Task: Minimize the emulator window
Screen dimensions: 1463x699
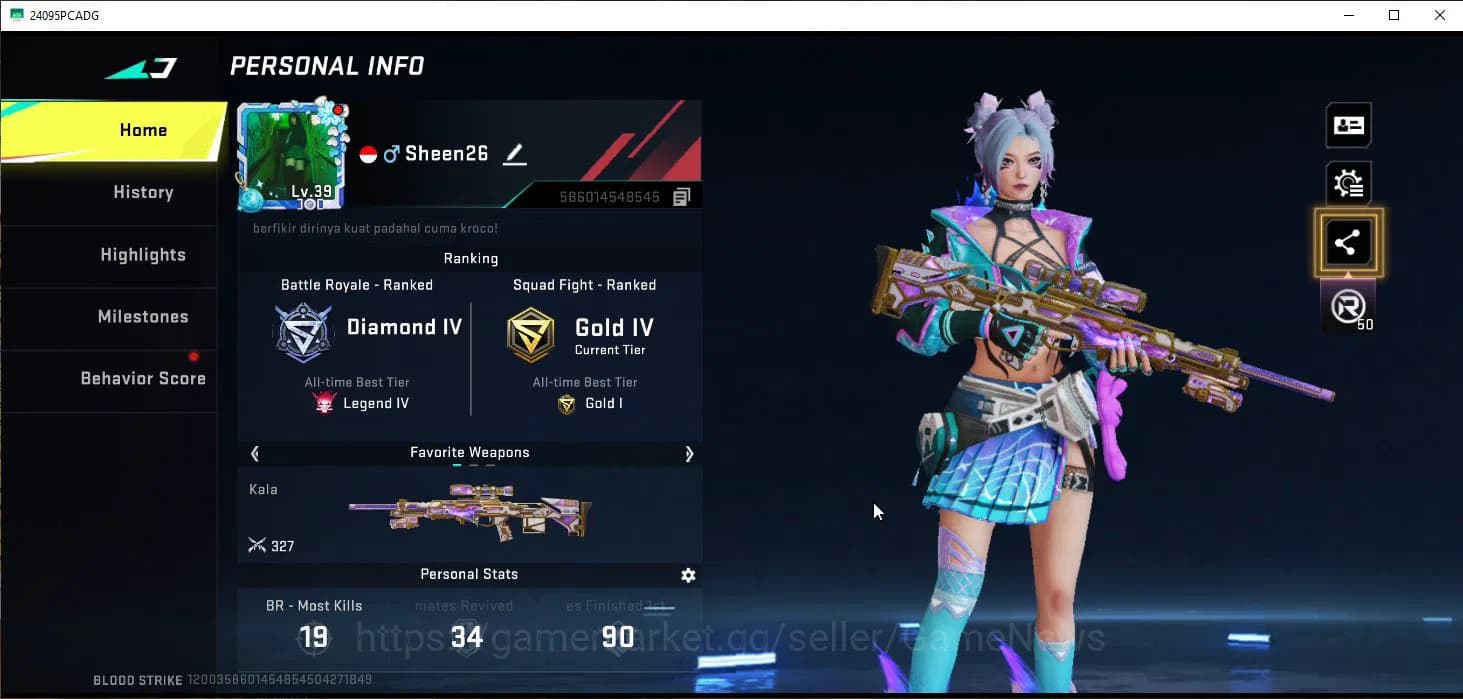Action: (1348, 15)
